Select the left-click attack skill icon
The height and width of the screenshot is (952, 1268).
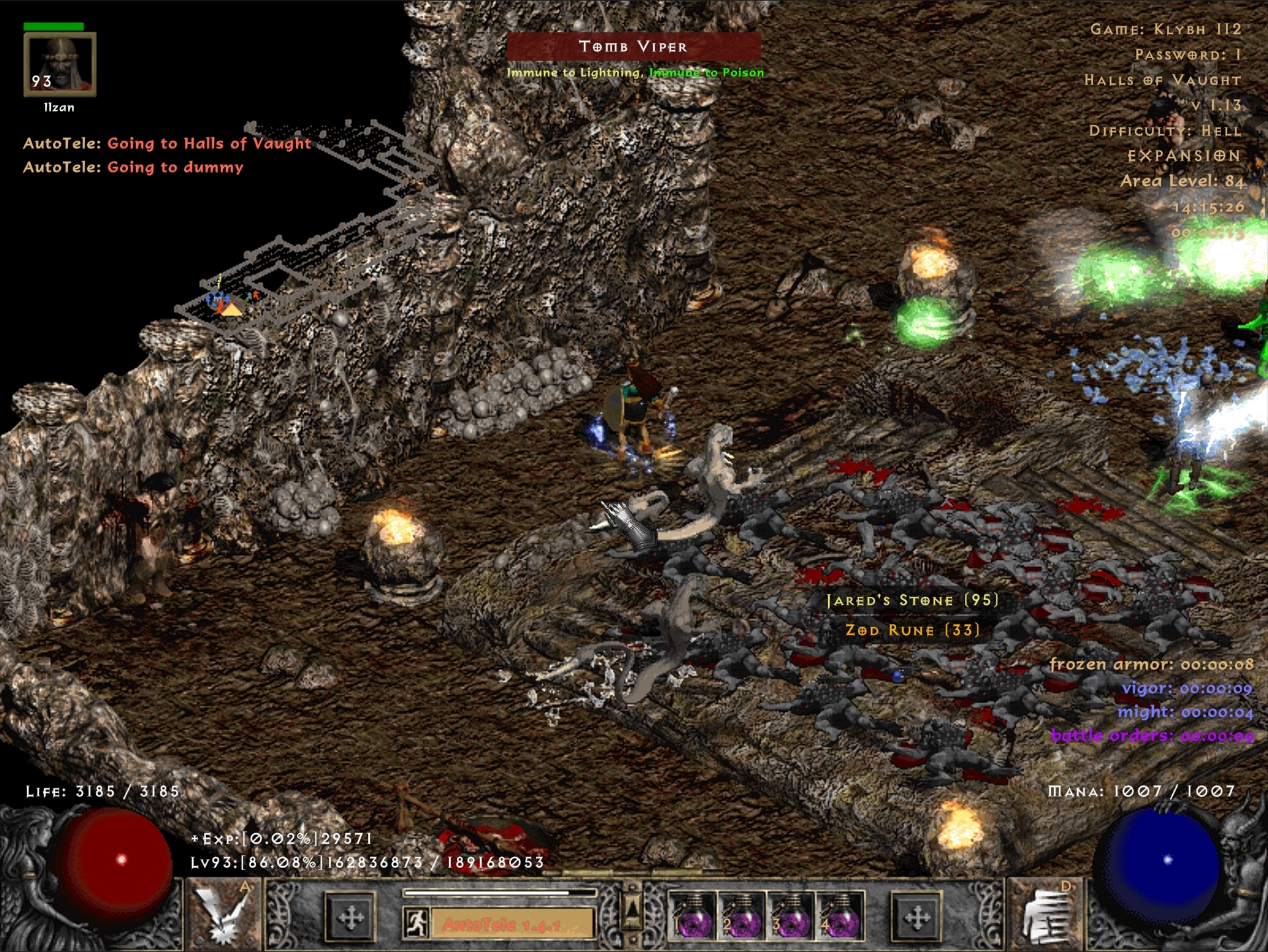click(x=223, y=915)
